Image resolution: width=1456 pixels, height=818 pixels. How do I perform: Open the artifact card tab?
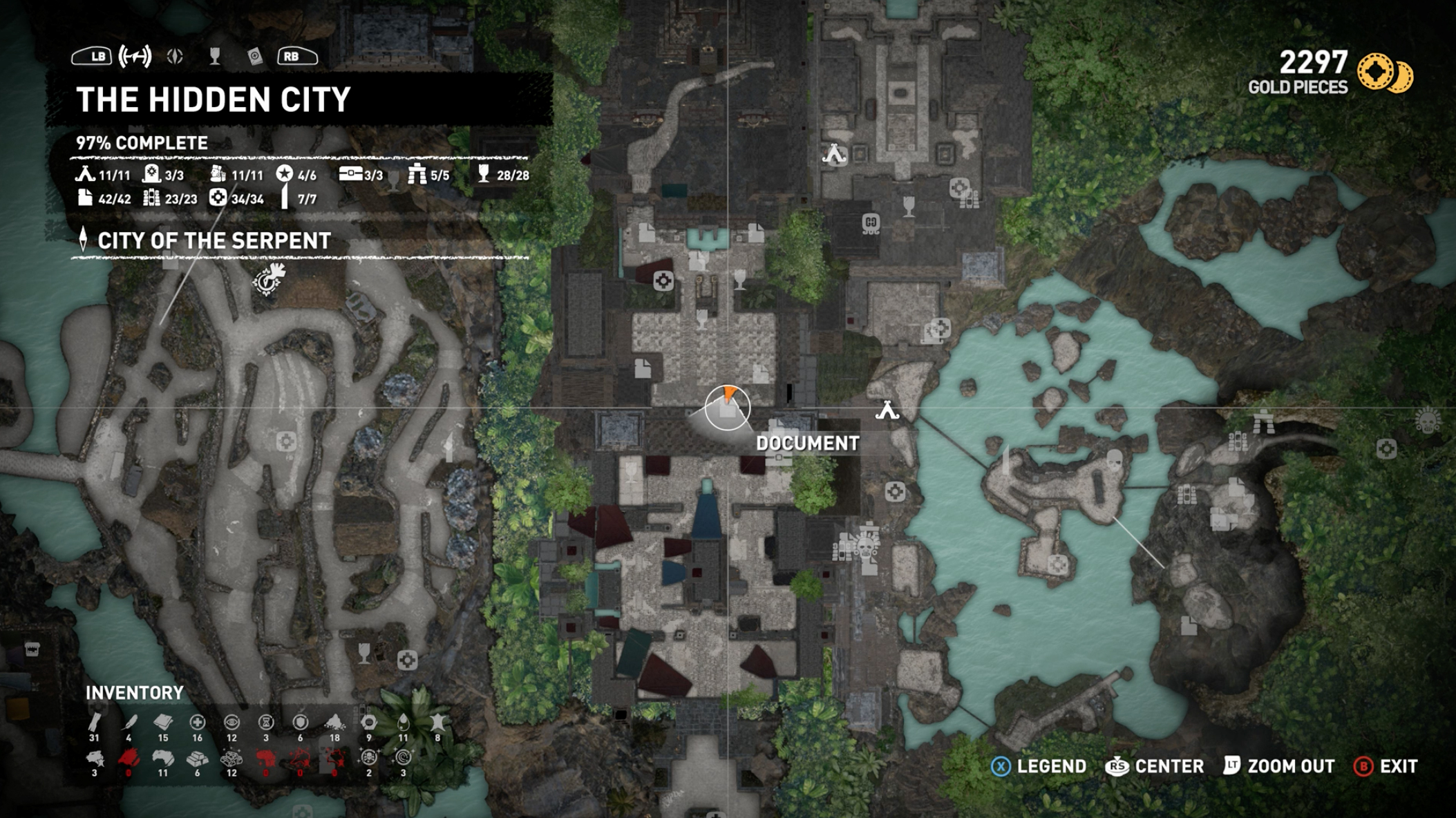coord(255,57)
